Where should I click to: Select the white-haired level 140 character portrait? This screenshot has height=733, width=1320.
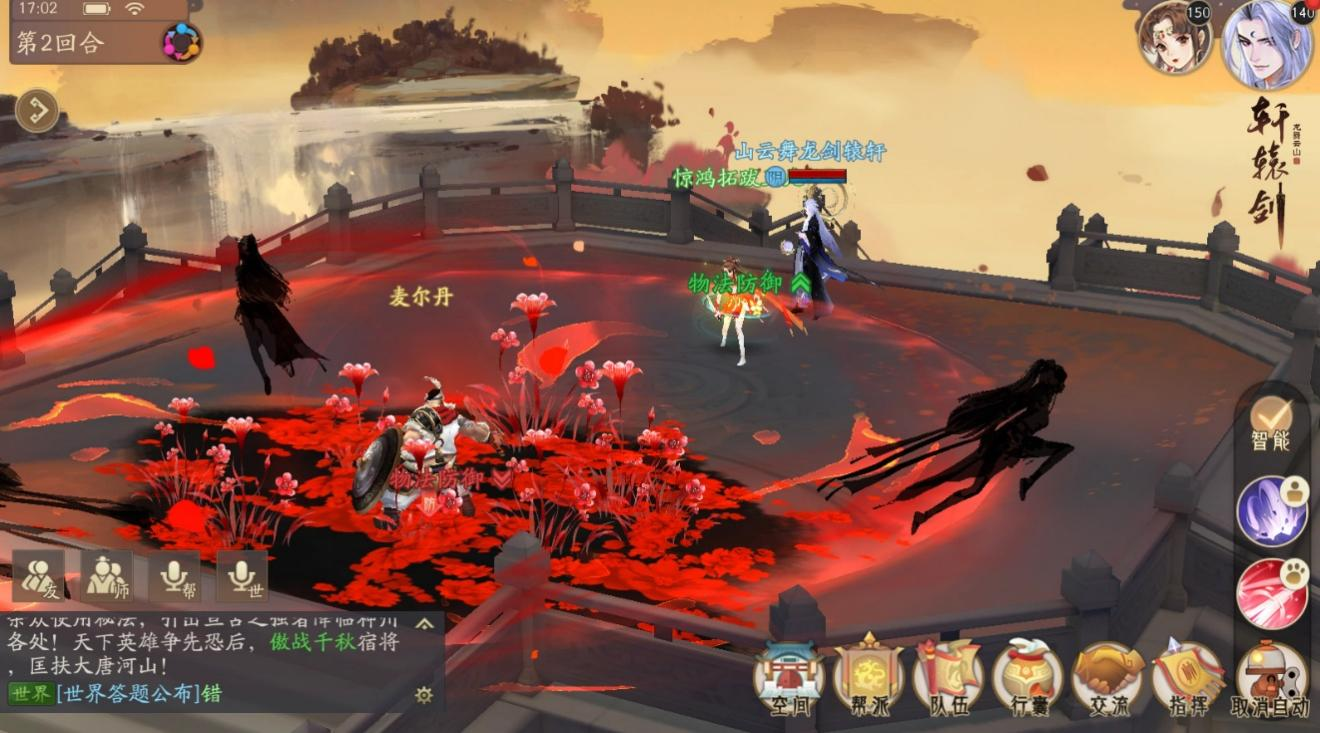[x=1267, y=45]
